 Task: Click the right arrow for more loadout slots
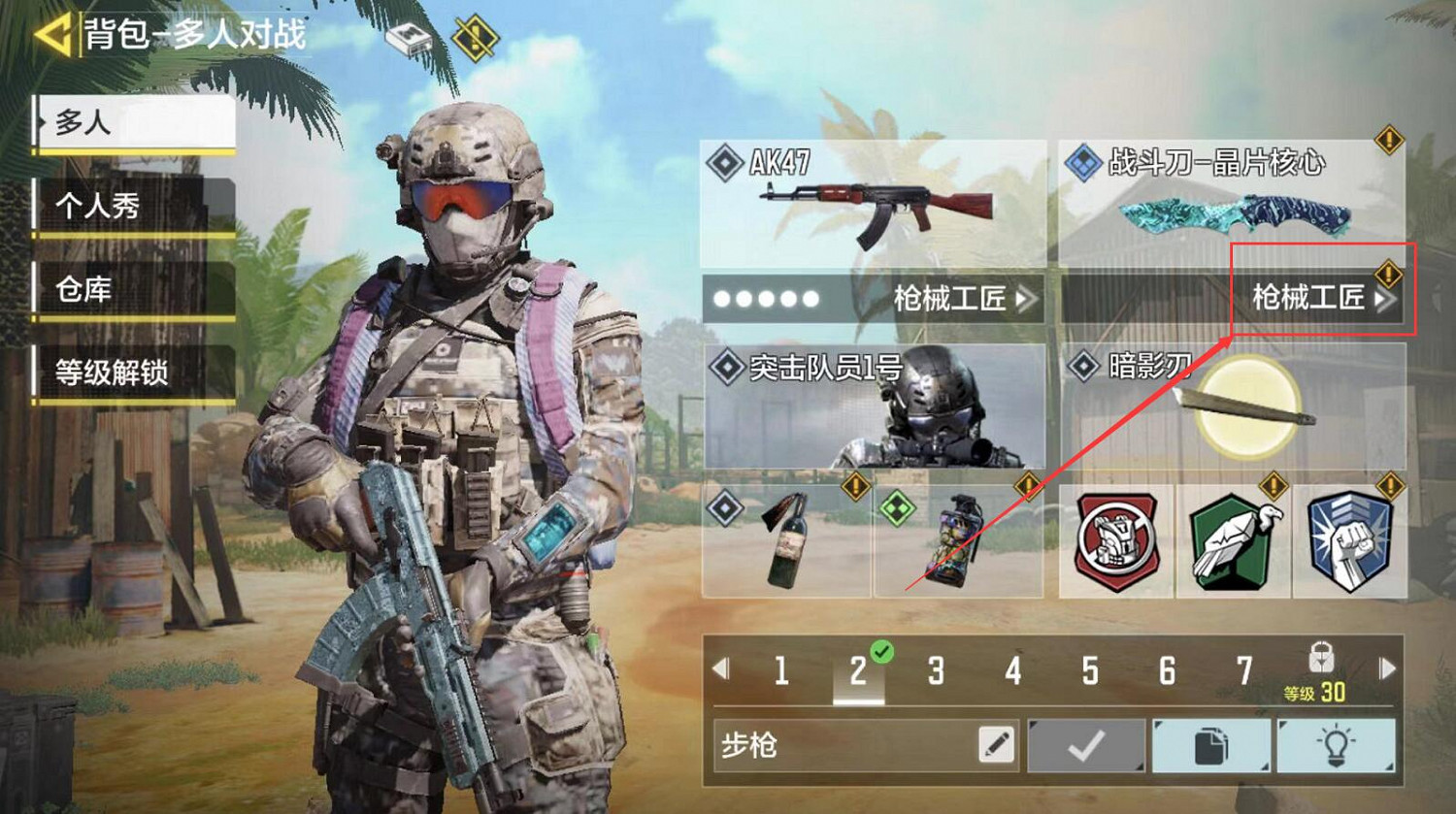tap(1386, 670)
